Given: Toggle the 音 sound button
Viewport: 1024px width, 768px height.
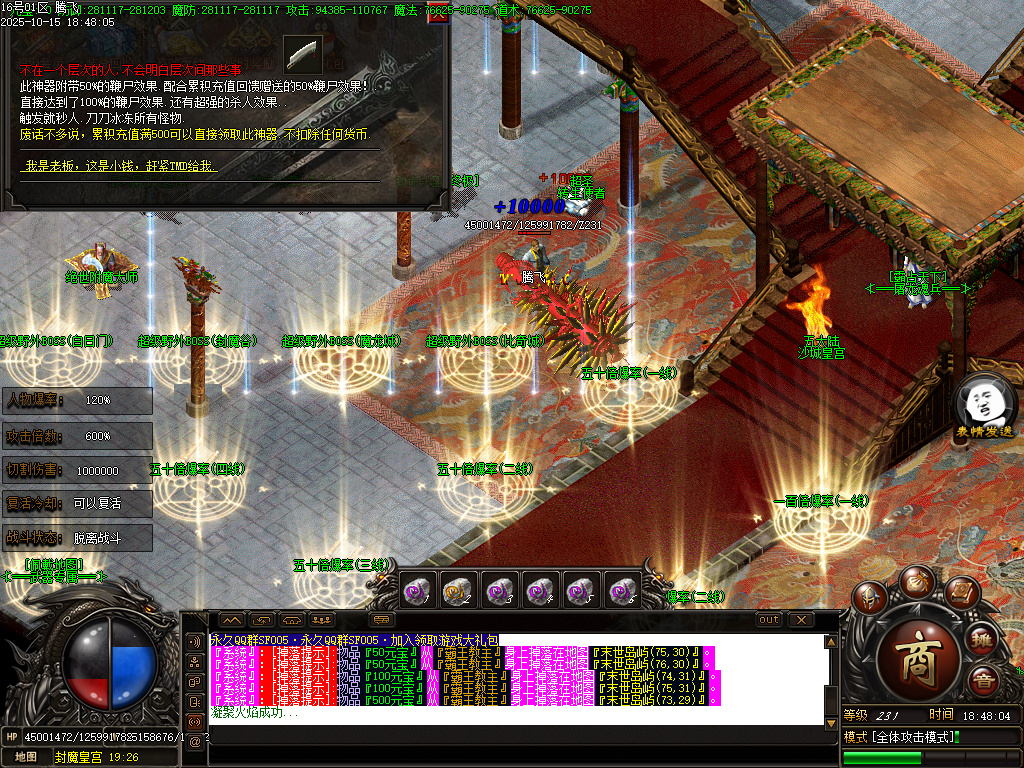Looking at the screenshot, I should pos(983,683).
